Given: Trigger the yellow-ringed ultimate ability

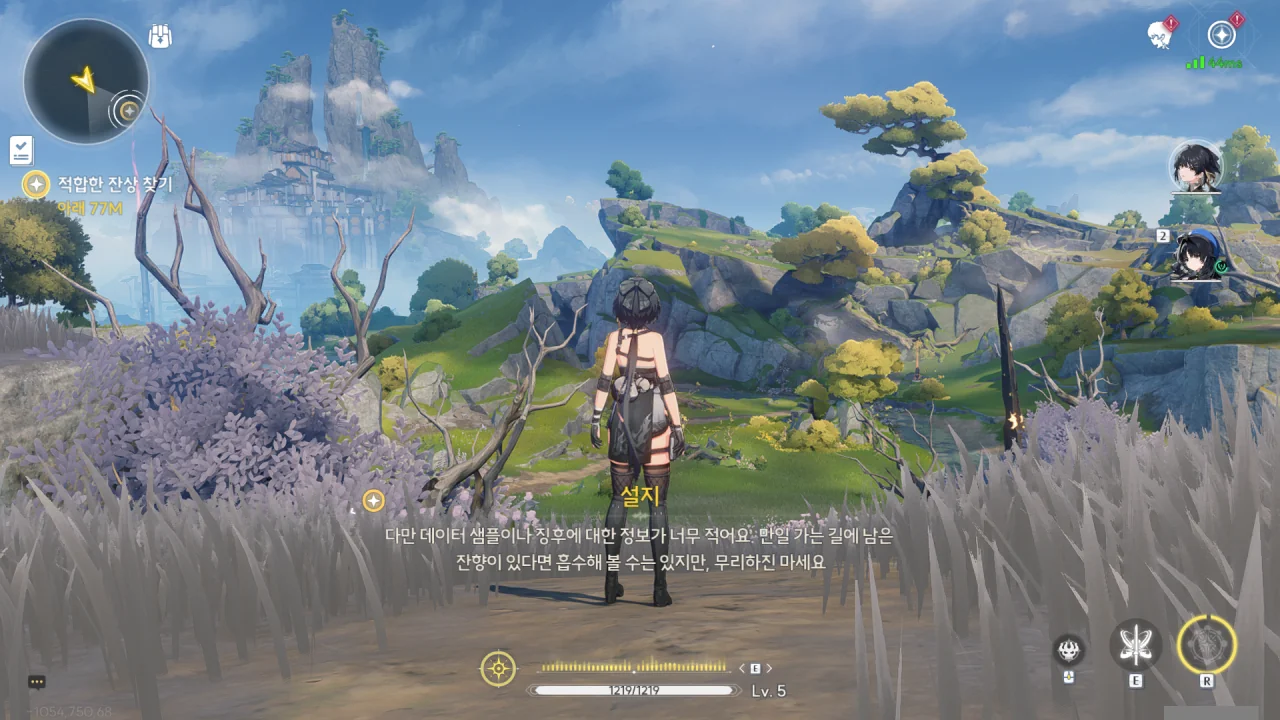Looking at the screenshot, I should (x=1207, y=644).
